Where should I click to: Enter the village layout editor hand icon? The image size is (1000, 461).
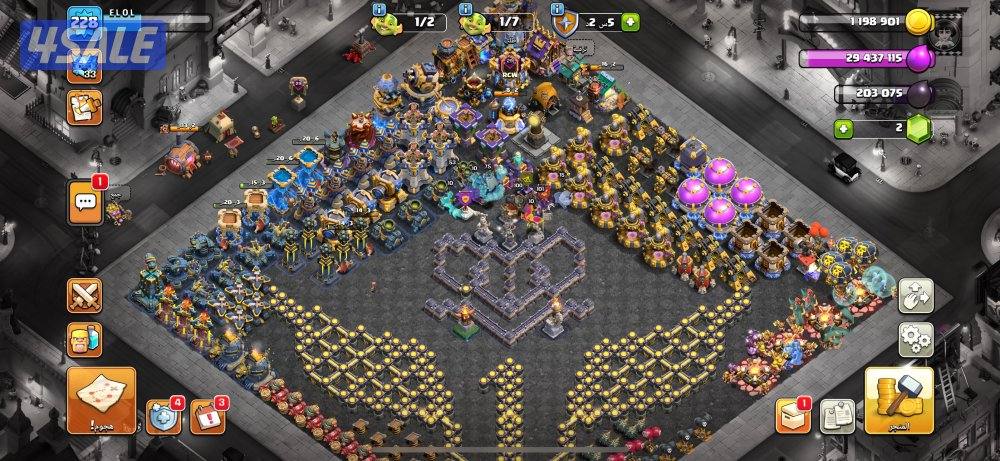pyautogui.click(x=915, y=295)
